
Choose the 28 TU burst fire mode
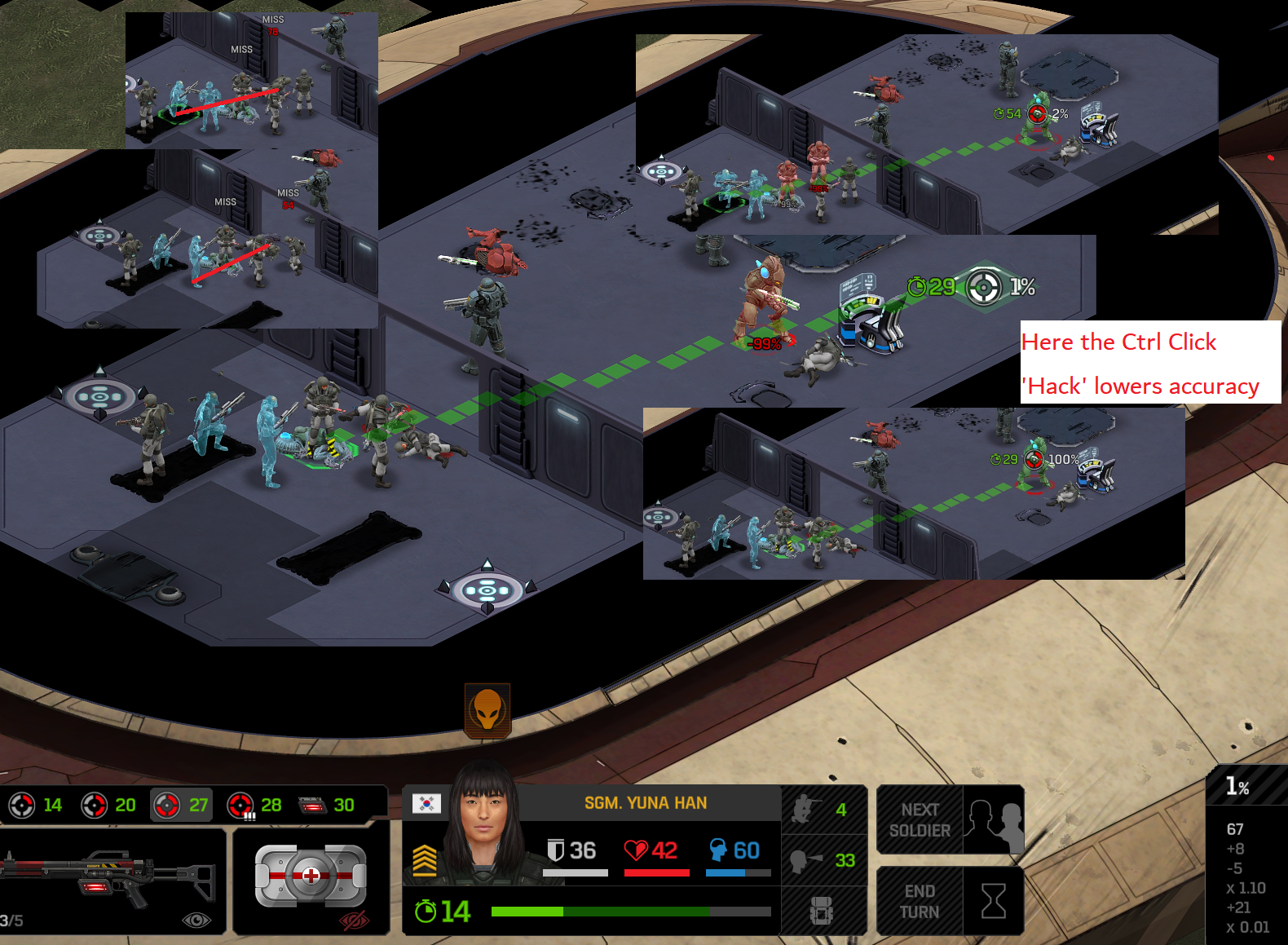pyautogui.click(x=254, y=806)
